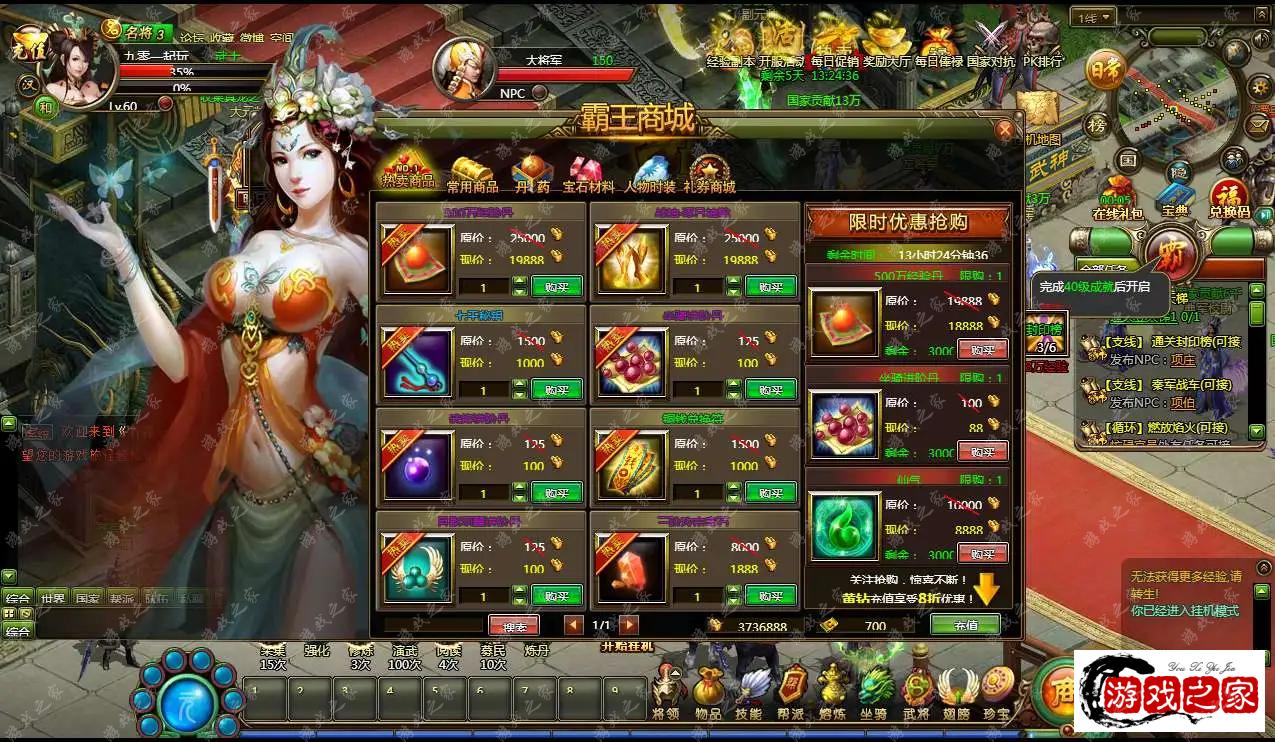Click the red 搜索 search button
This screenshot has width=1275, height=742.
point(514,625)
